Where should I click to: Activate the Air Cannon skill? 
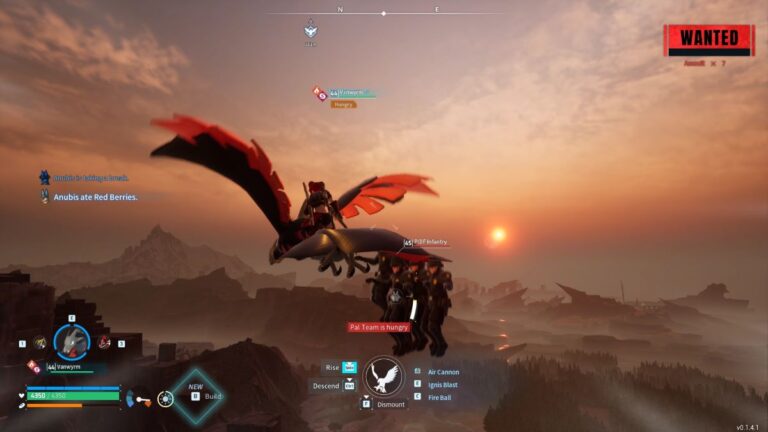442,372
